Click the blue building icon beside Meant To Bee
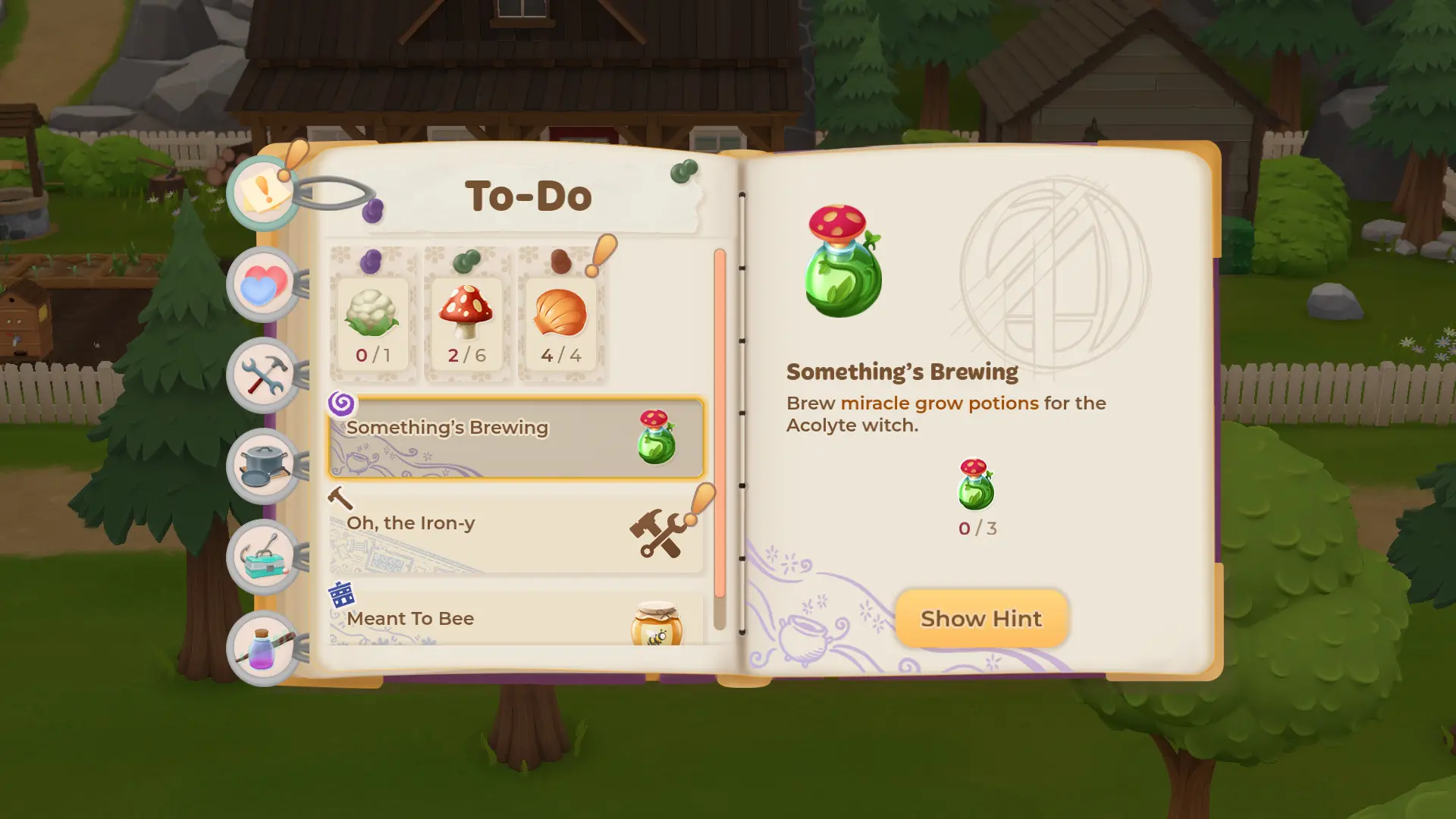This screenshot has width=1456, height=819. [343, 595]
